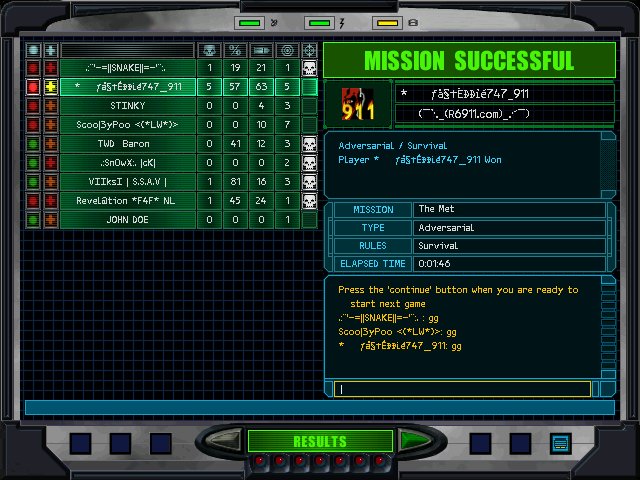The image size is (640, 480).
Task: Choose the TWD Baron scoreboard row
Action: 127,144
